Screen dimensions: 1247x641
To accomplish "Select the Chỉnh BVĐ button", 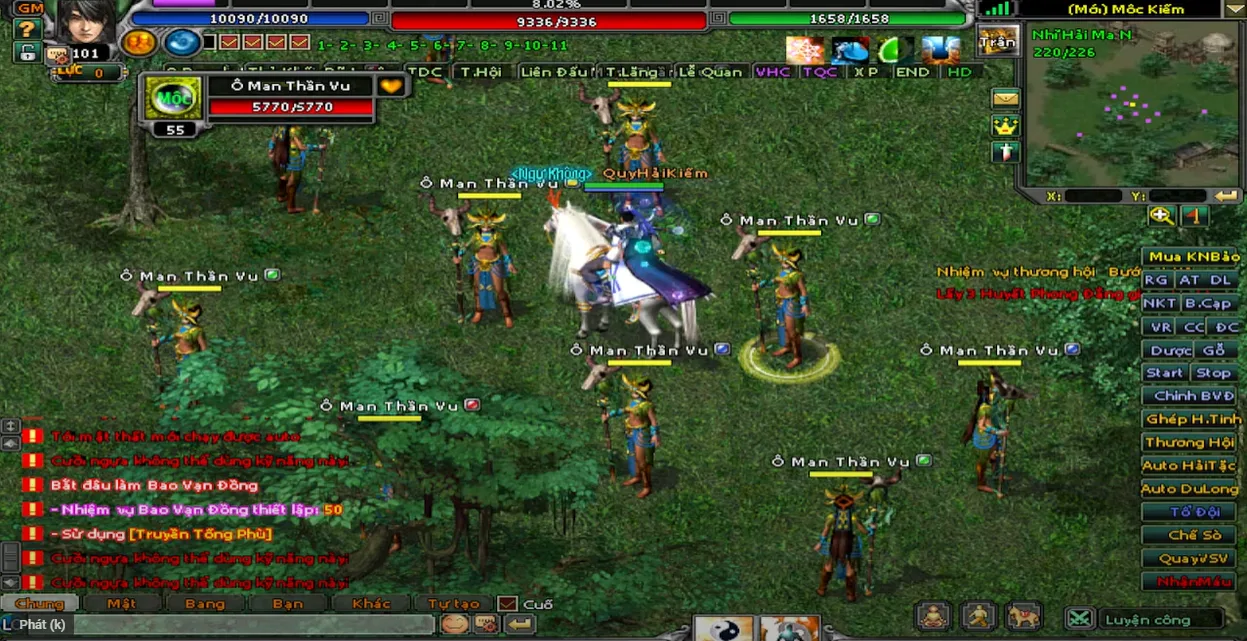I will tap(1193, 396).
